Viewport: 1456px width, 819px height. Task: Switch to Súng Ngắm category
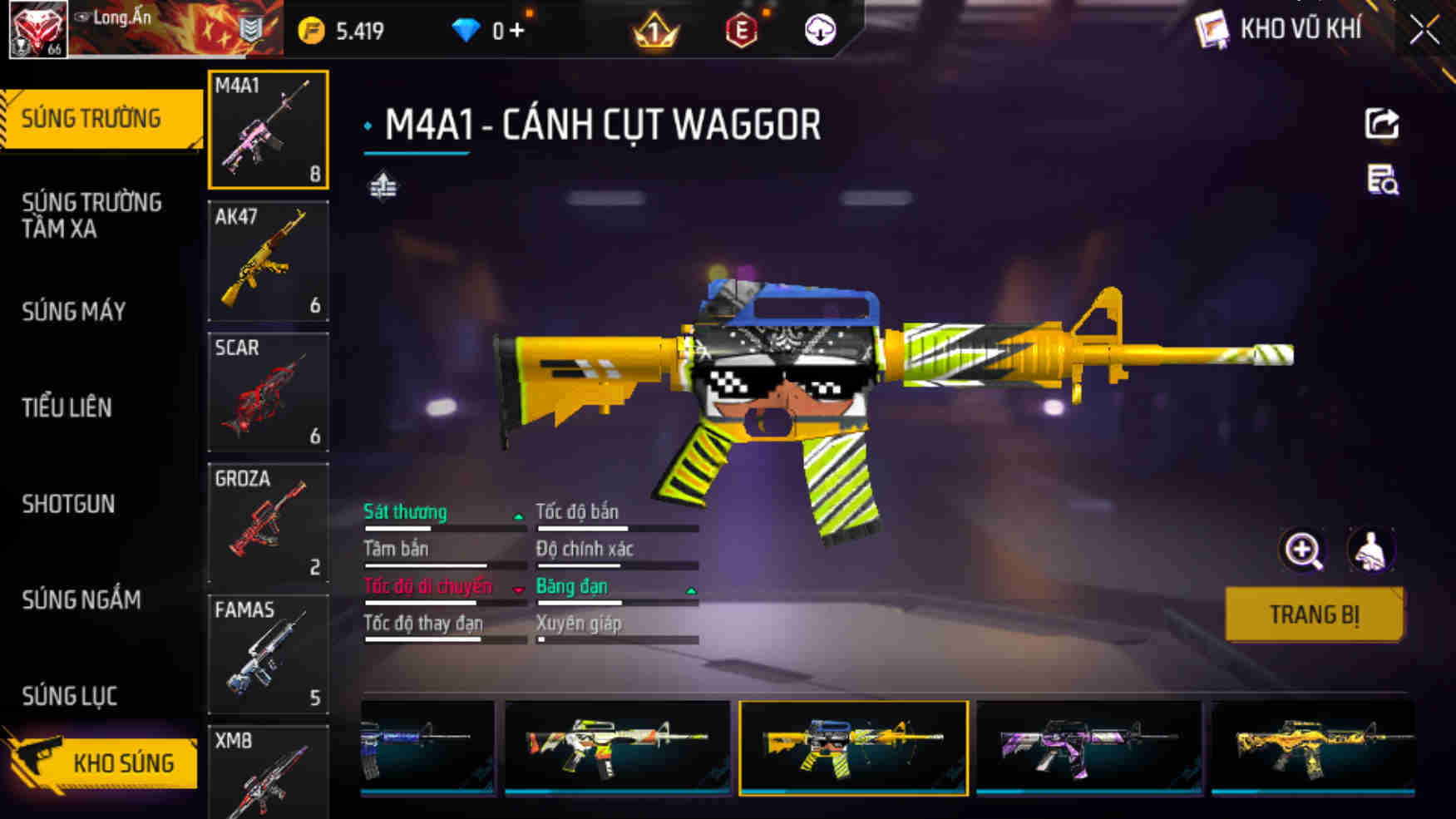81,599
